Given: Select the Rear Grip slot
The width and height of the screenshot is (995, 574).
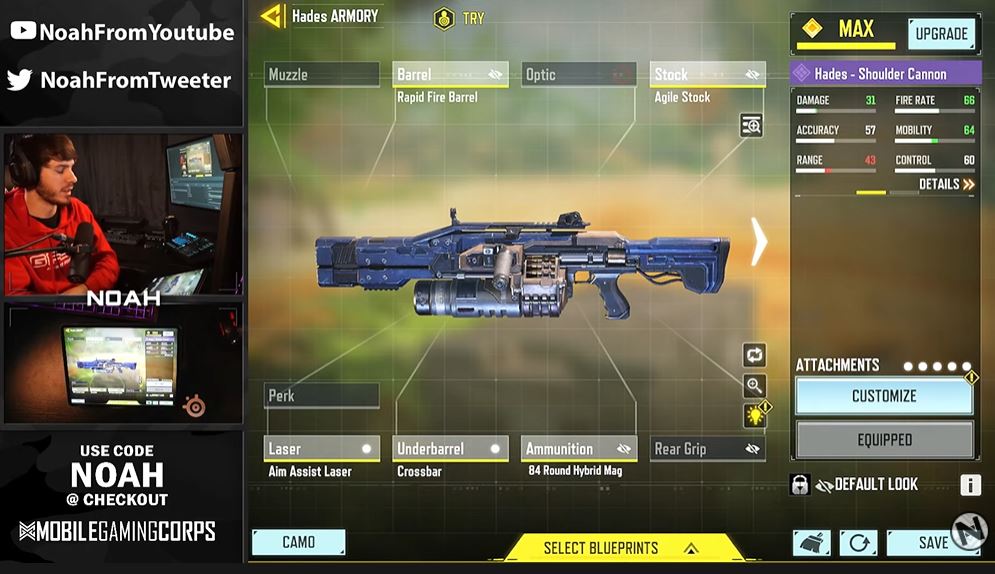Looking at the screenshot, I should (707, 449).
